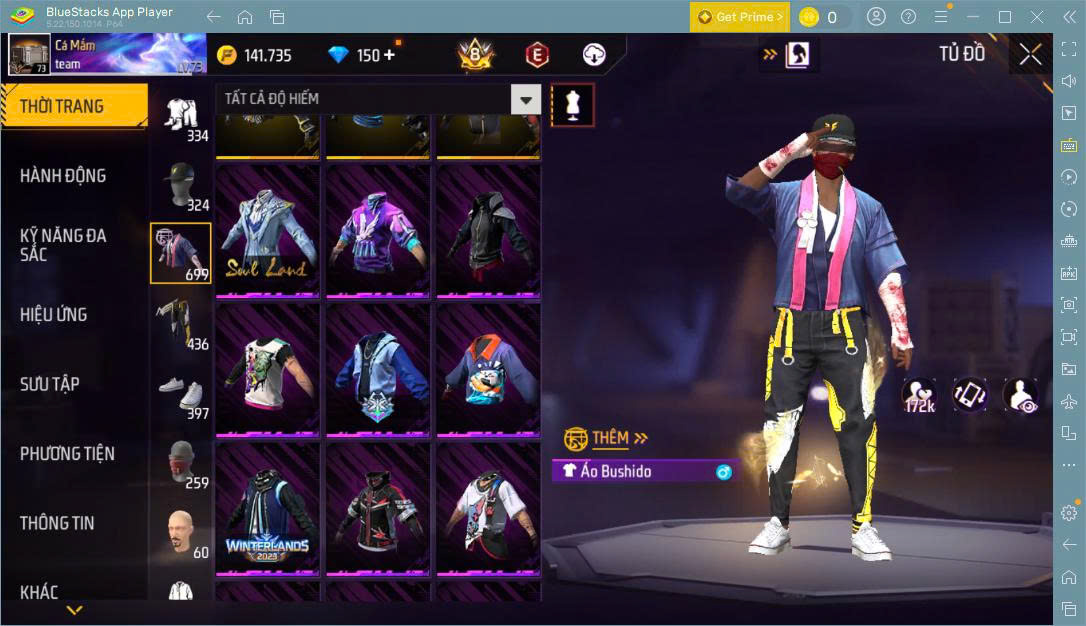Add diamonds via the plus button
The width and height of the screenshot is (1086, 626).
389,55
